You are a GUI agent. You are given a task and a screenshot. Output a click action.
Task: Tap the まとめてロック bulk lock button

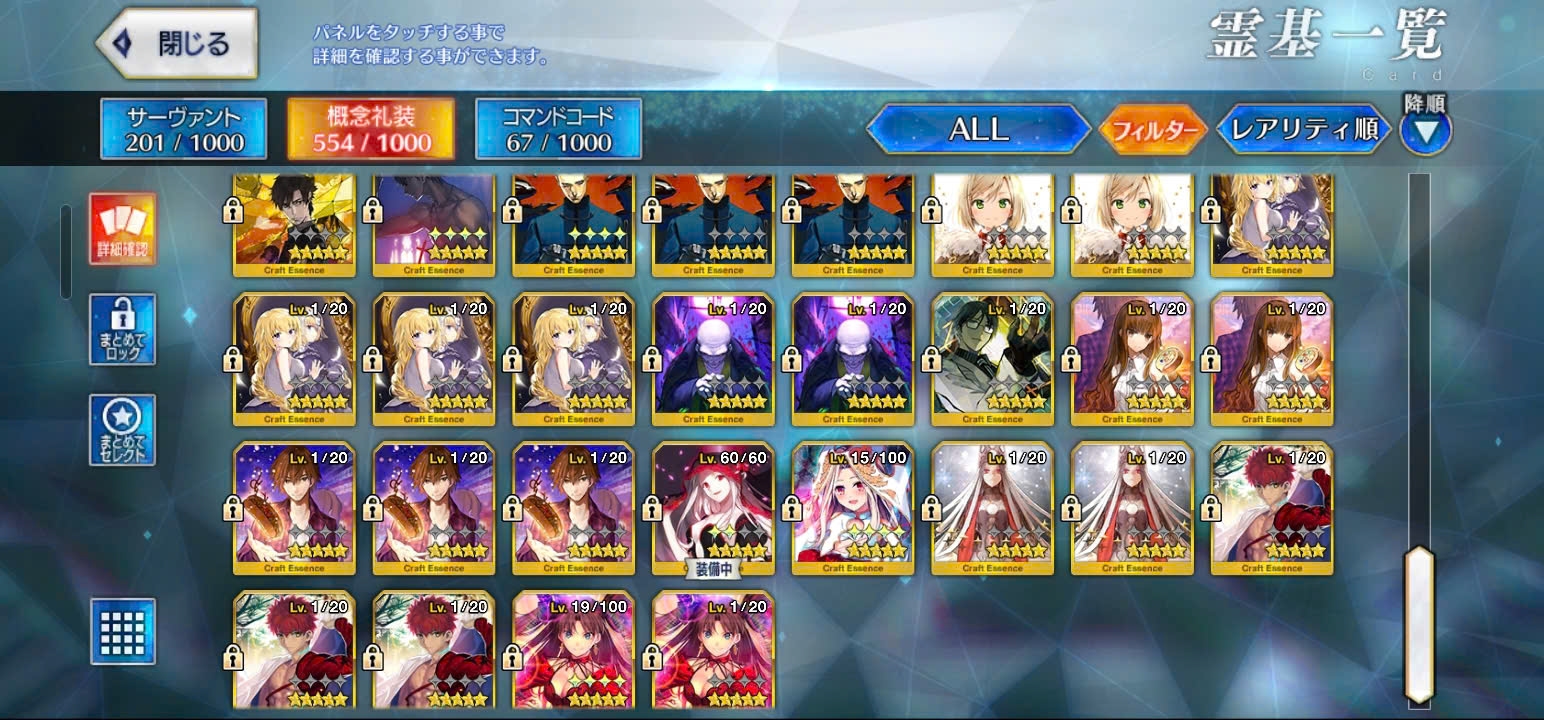pos(122,329)
